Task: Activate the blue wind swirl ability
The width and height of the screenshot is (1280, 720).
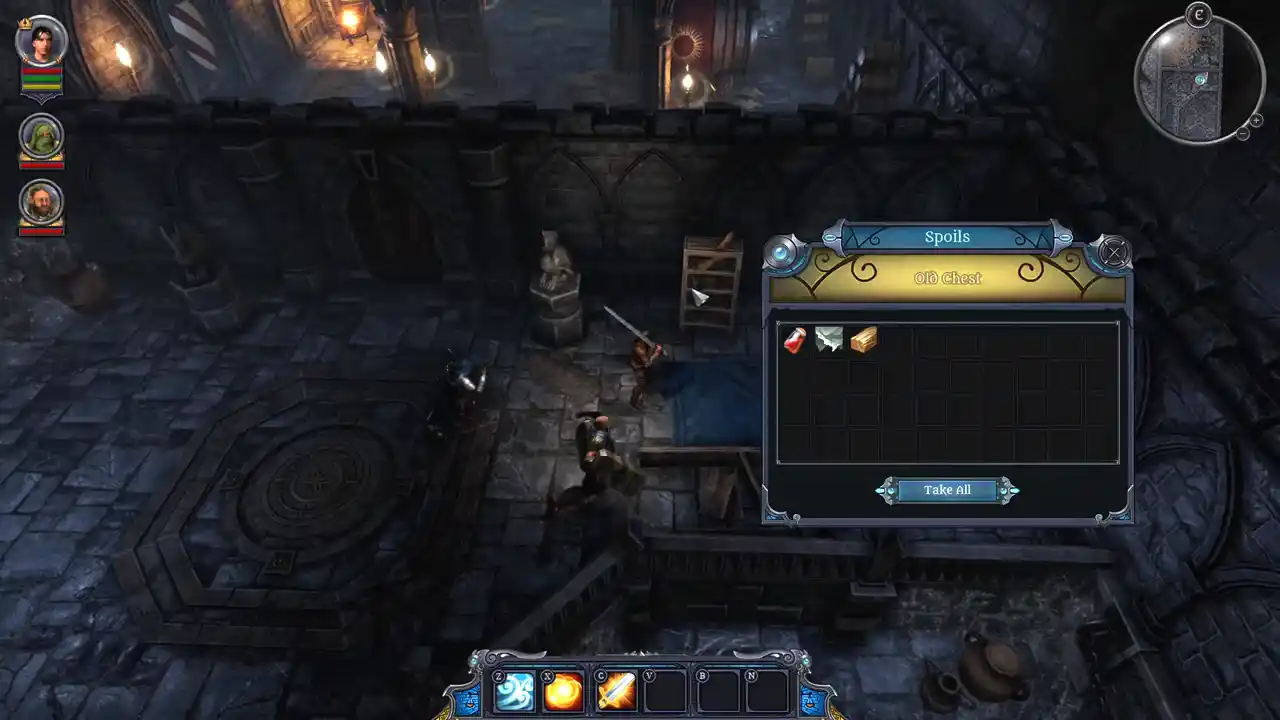Action: click(x=514, y=691)
